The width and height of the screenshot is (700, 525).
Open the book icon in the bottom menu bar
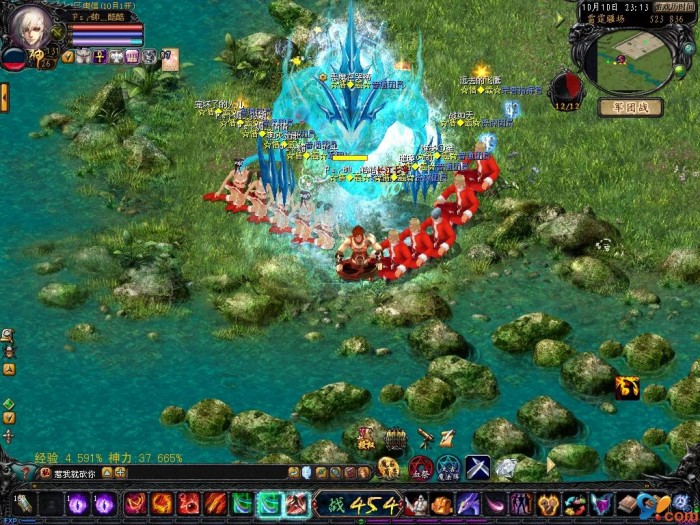pos(627,504)
